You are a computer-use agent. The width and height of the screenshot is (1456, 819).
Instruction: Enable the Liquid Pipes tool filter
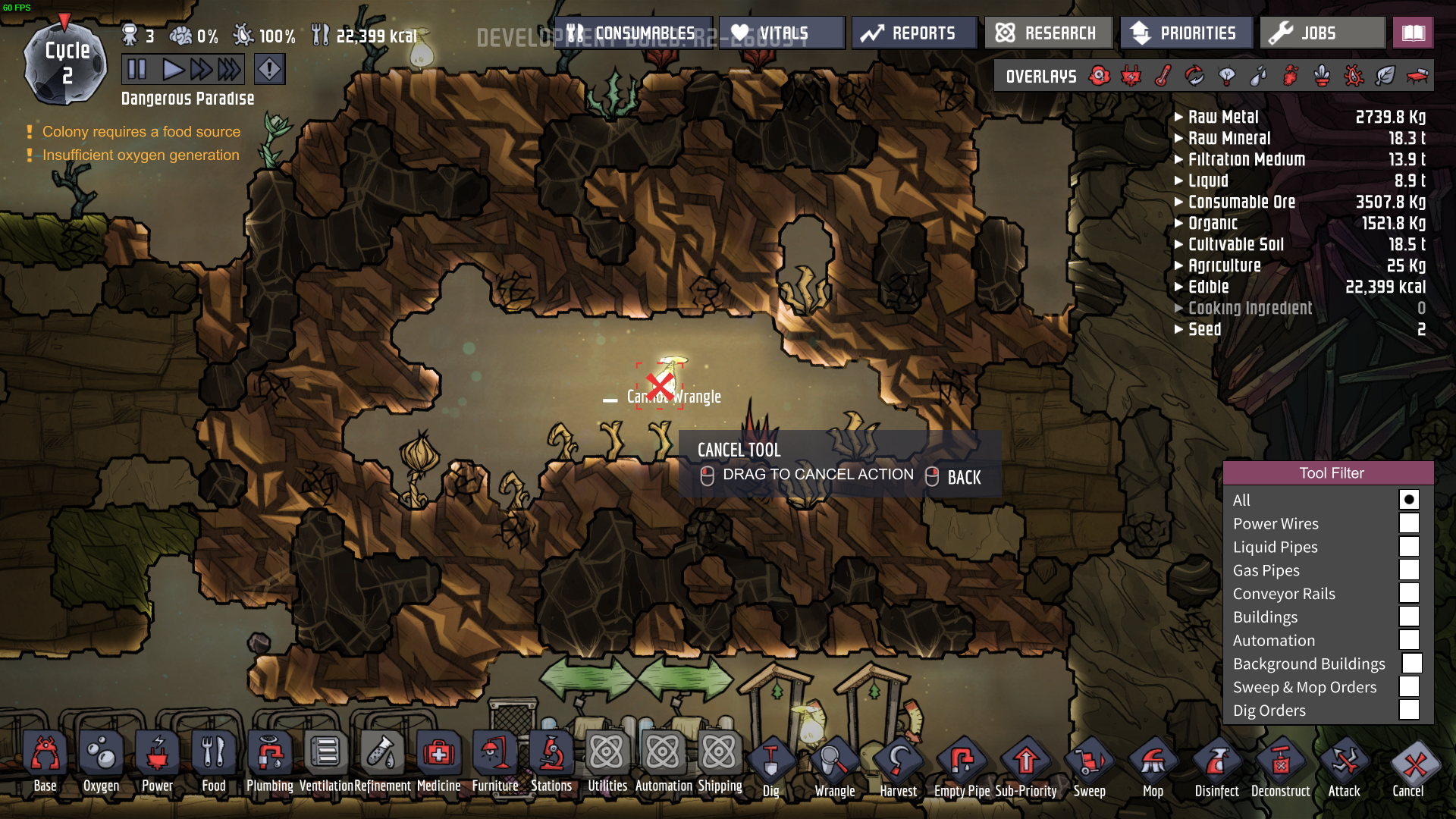(x=1409, y=547)
